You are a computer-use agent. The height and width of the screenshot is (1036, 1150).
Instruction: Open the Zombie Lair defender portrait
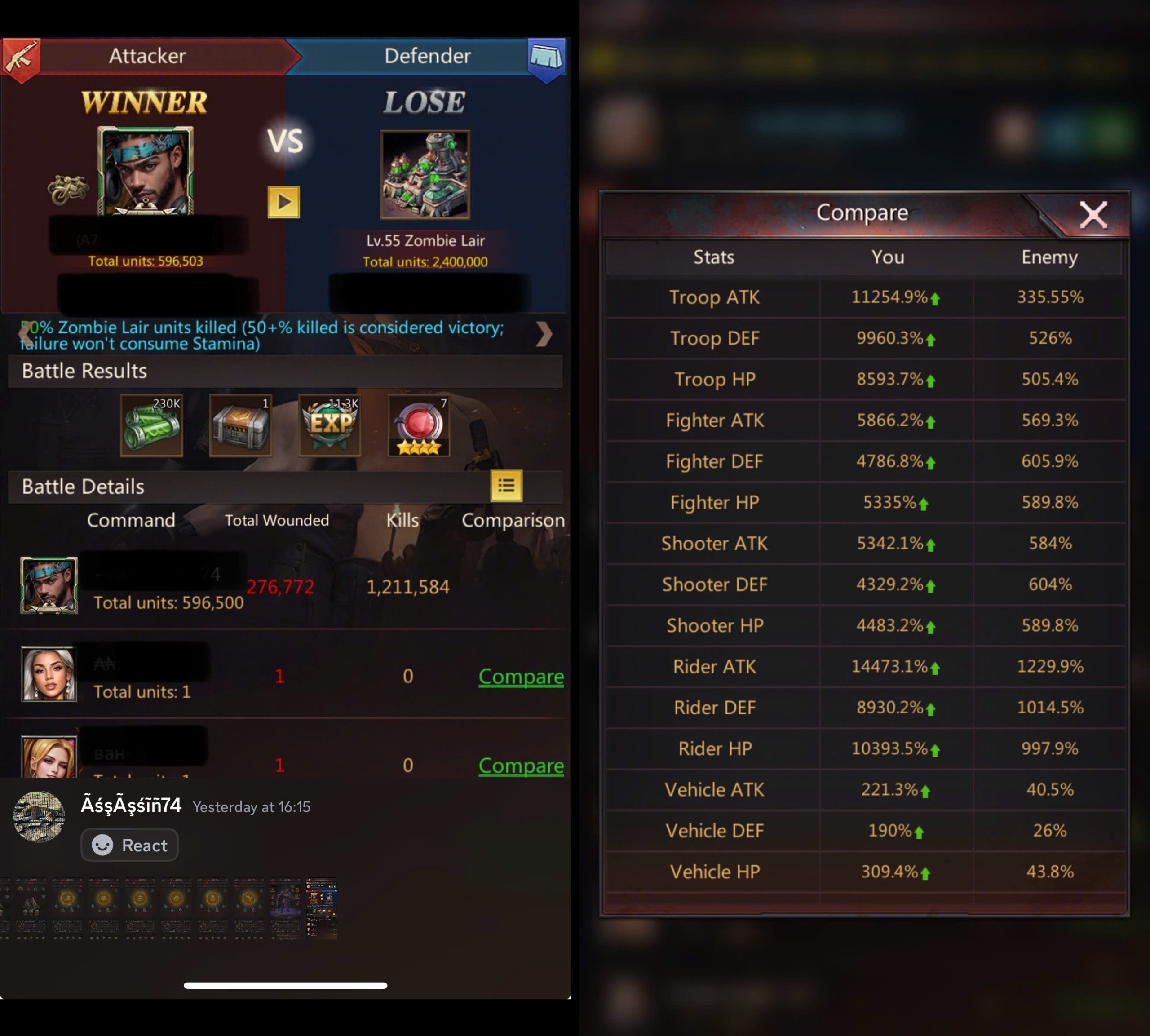point(425,175)
